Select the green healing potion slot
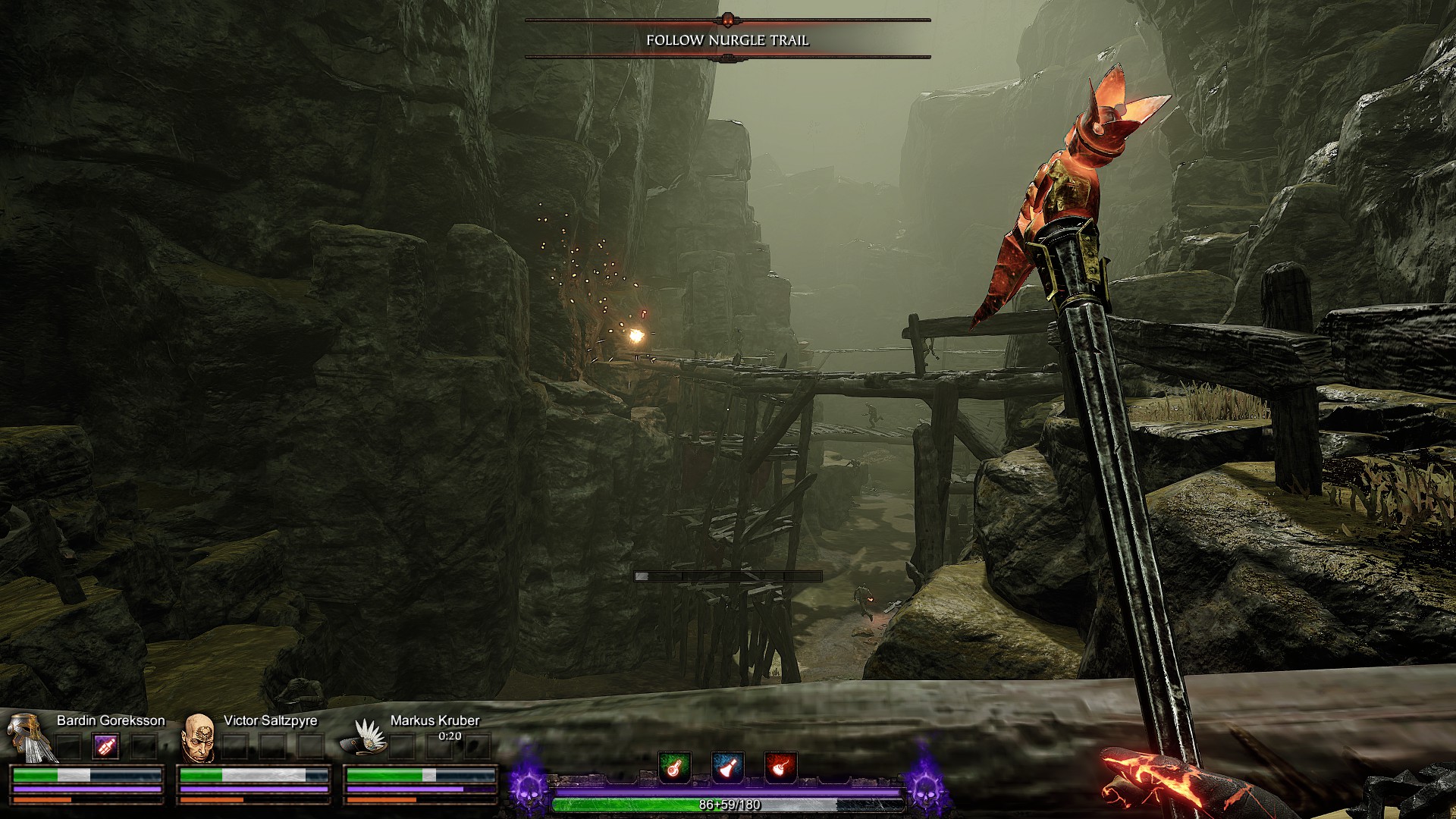The height and width of the screenshot is (819, 1456). (674, 767)
